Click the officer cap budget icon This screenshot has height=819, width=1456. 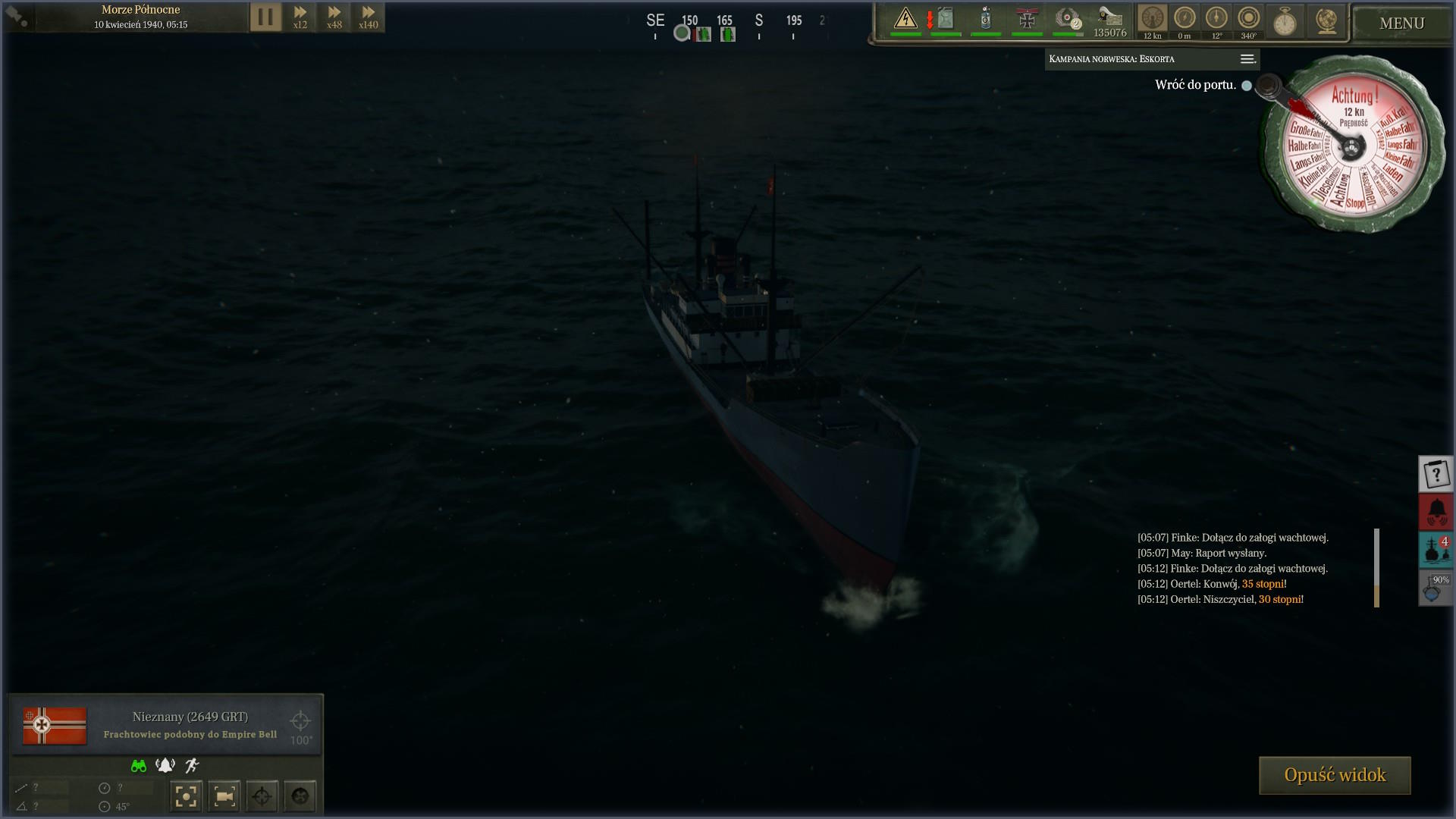point(1110,21)
